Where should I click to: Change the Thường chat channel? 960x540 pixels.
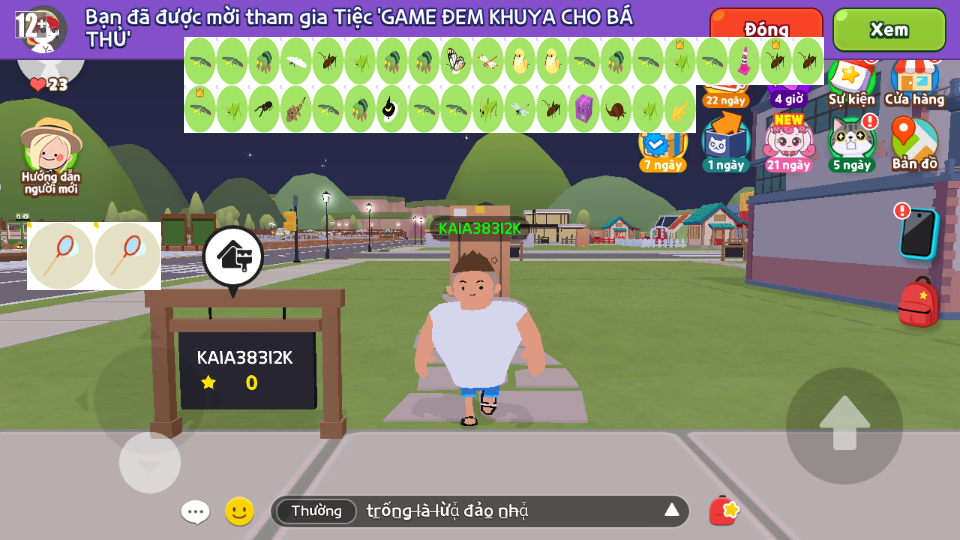316,511
